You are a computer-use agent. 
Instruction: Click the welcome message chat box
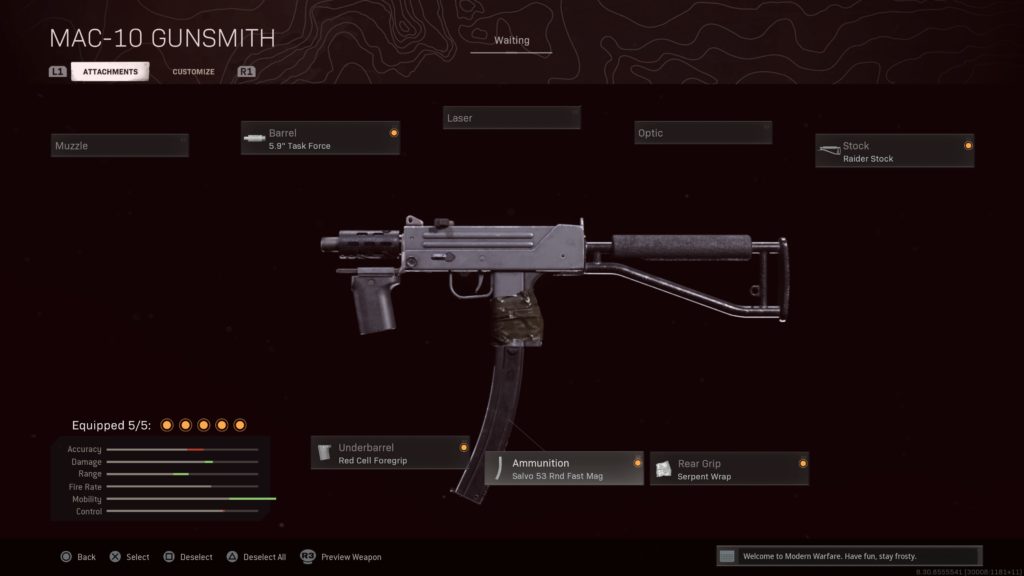coord(849,556)
